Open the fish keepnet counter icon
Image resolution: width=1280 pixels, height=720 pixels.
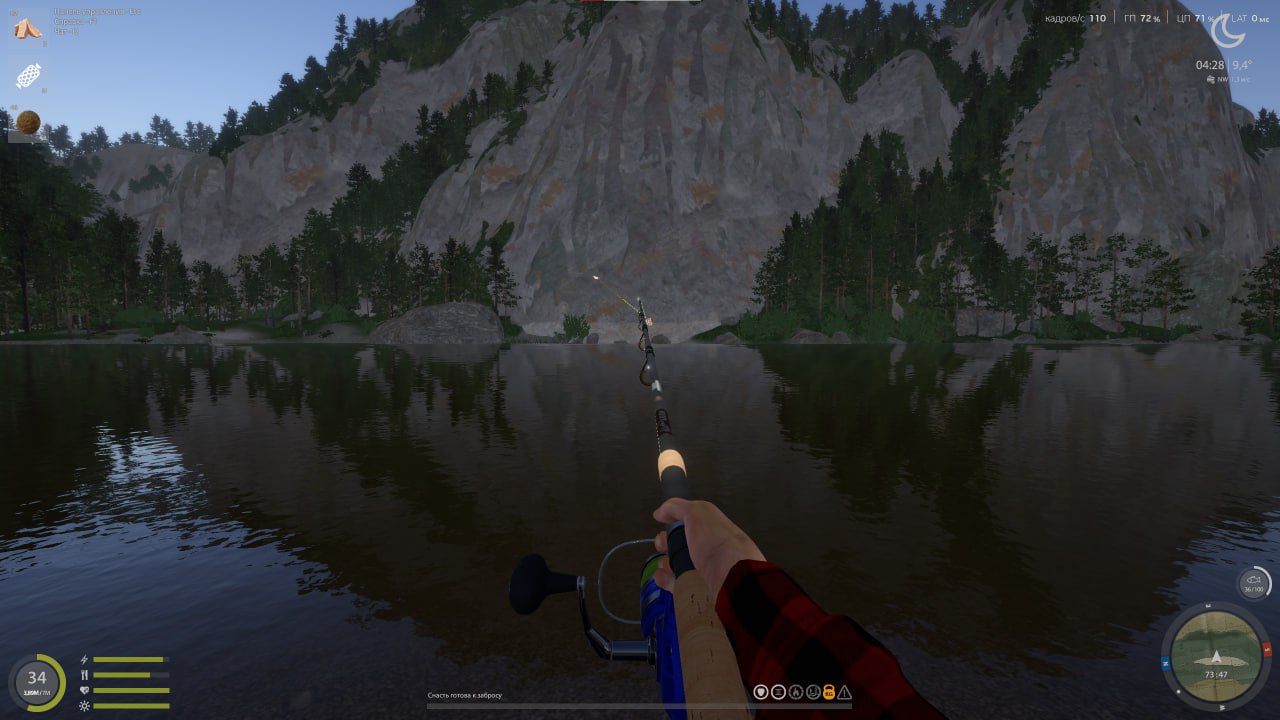tap(1253, 583)
